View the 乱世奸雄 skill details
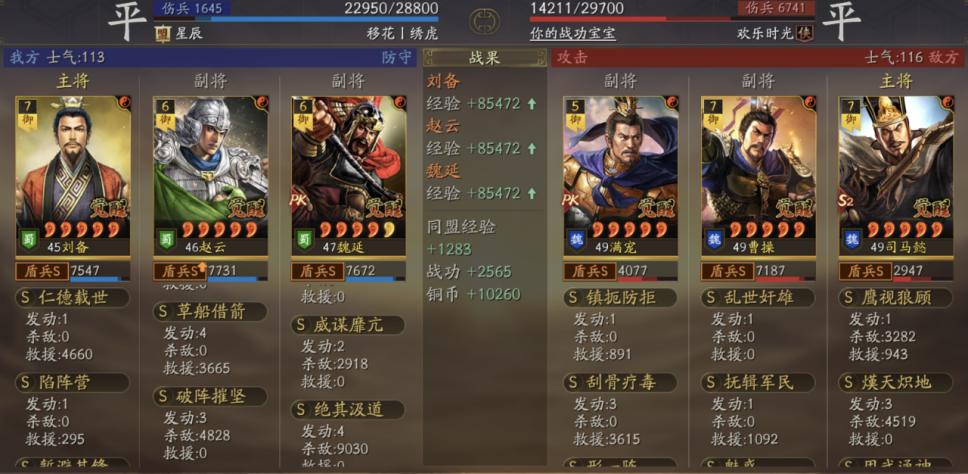 (758, 297)
